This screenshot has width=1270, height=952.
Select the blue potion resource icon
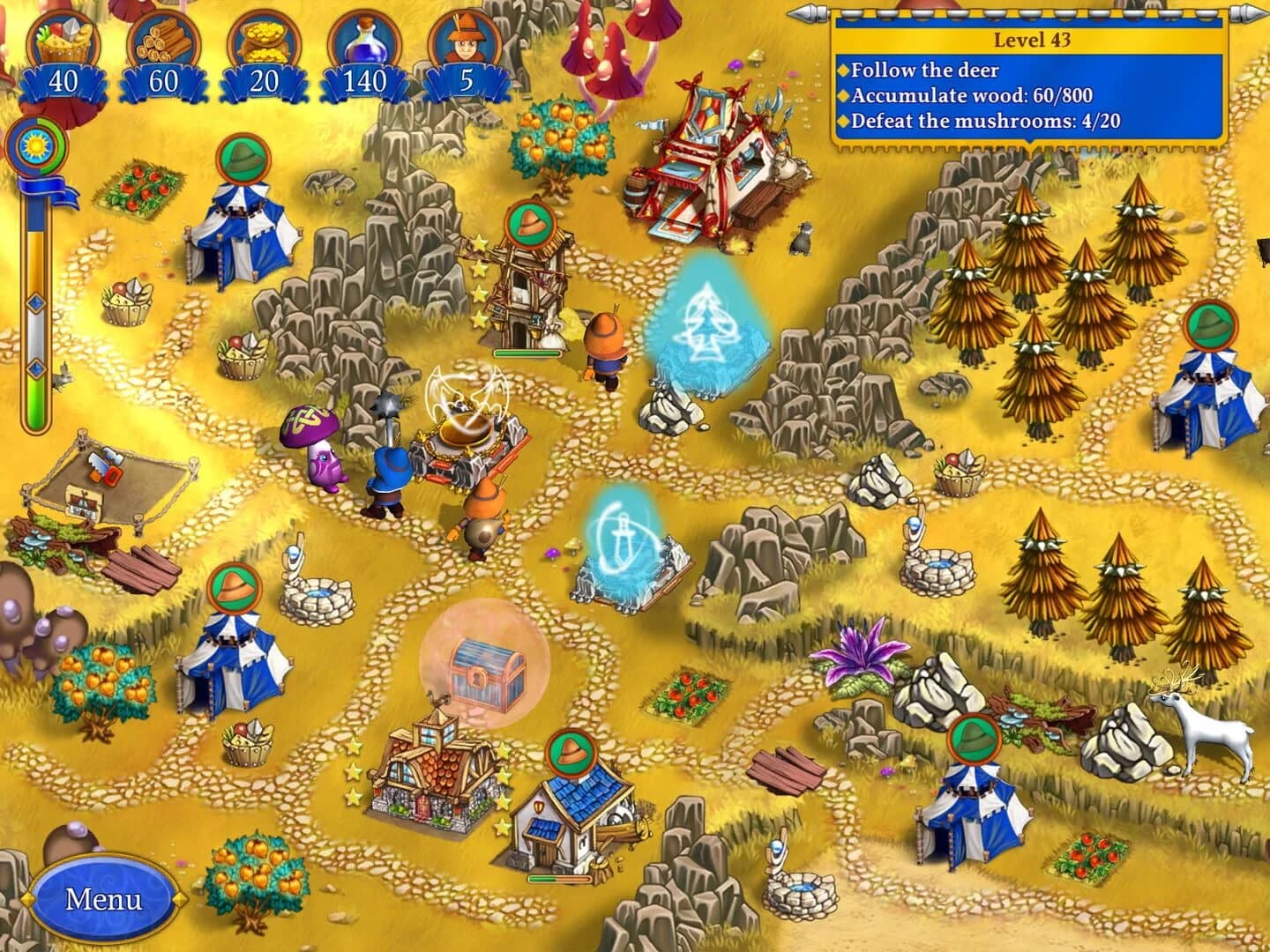pyautogui.click(x=368, y=38)
